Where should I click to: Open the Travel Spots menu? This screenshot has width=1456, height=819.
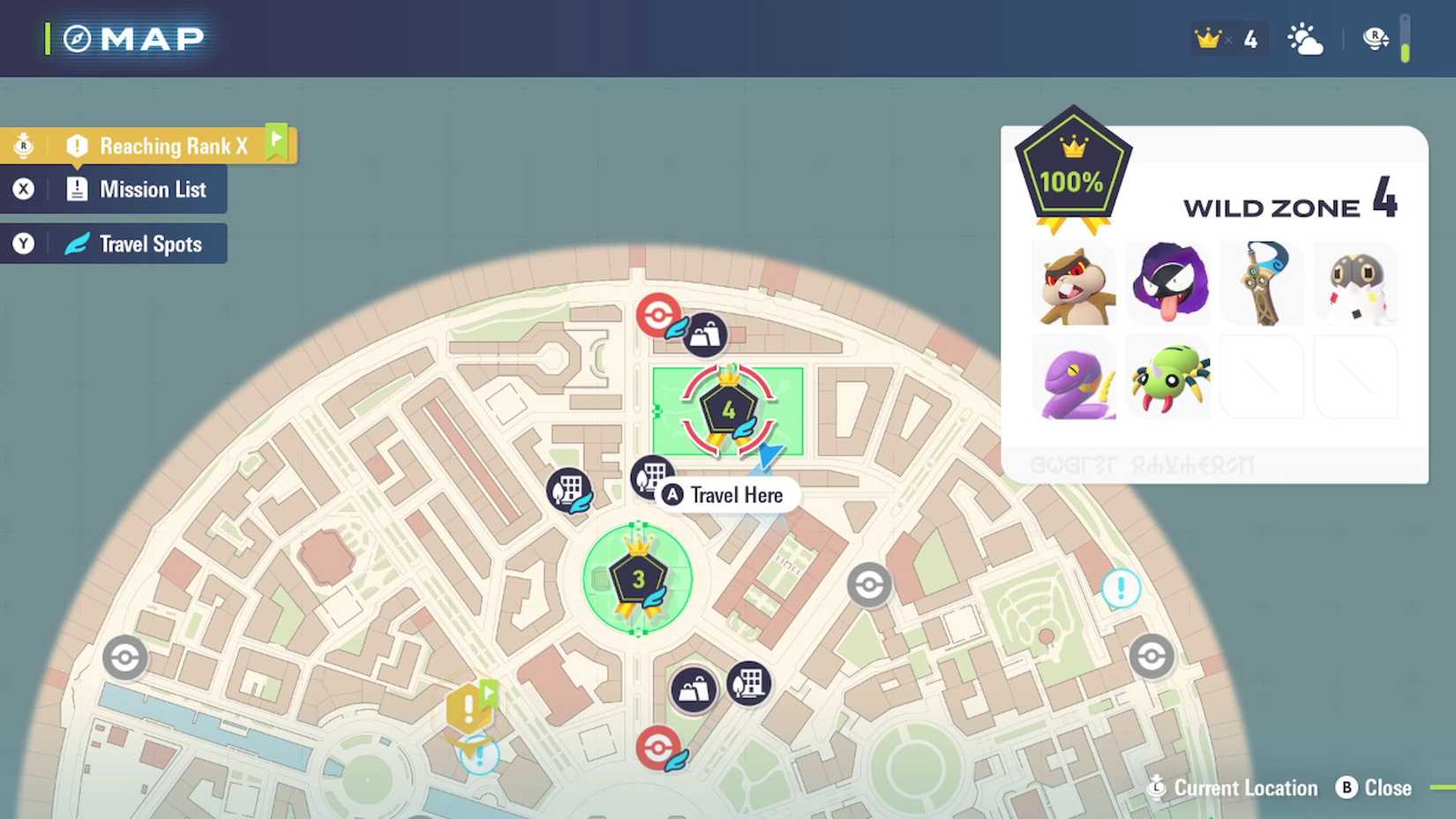[x=152, y=244]
